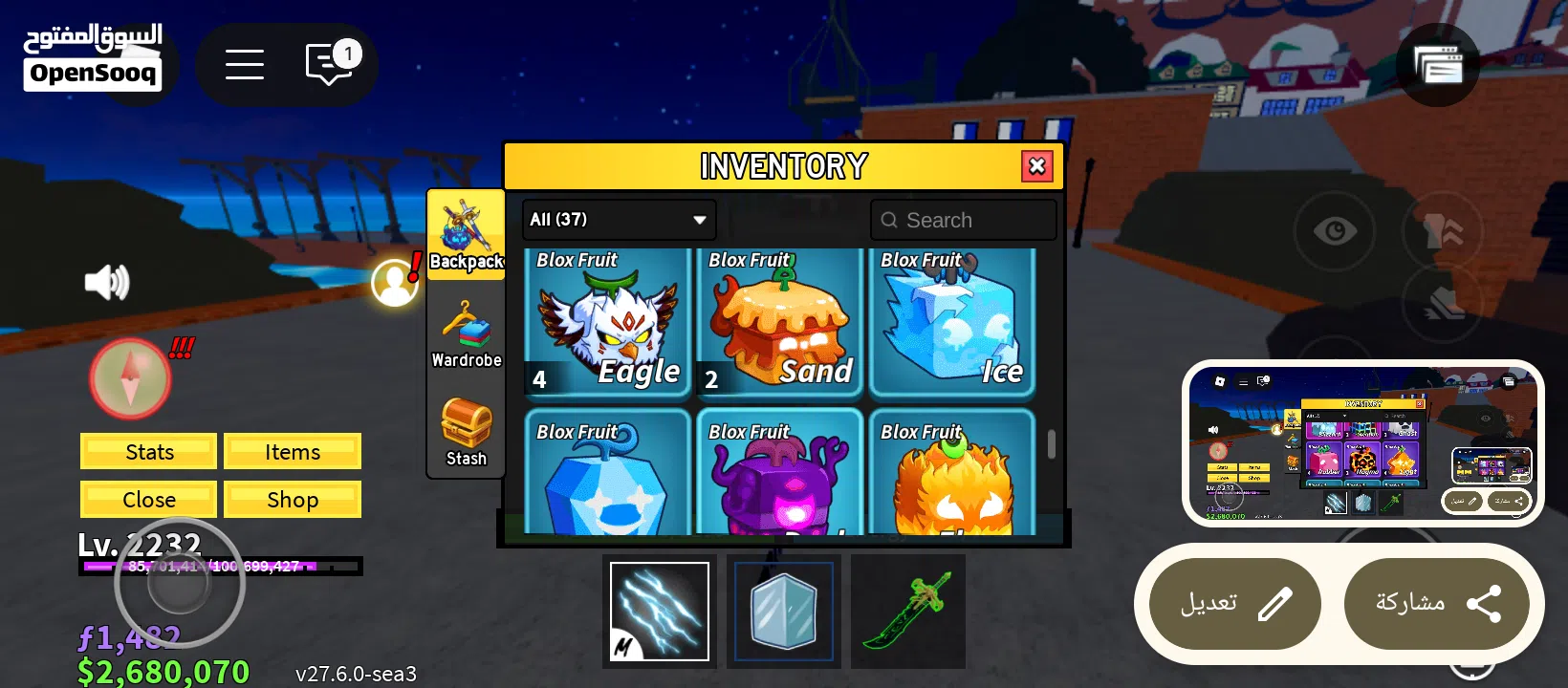Select the ice cube hotbar slot
Viewport: 1568px width, 688px height.
(x=784, y=612)
